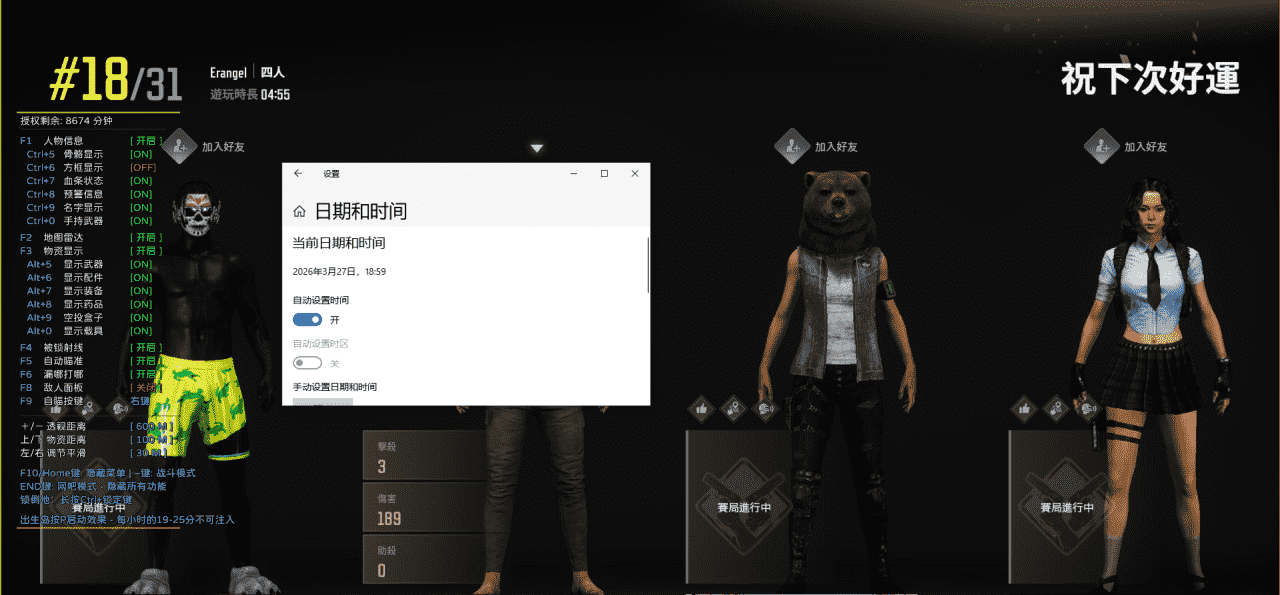Close the 设置 settings window
Screen dimensions: 1280x595
click(x=635, y=173)
